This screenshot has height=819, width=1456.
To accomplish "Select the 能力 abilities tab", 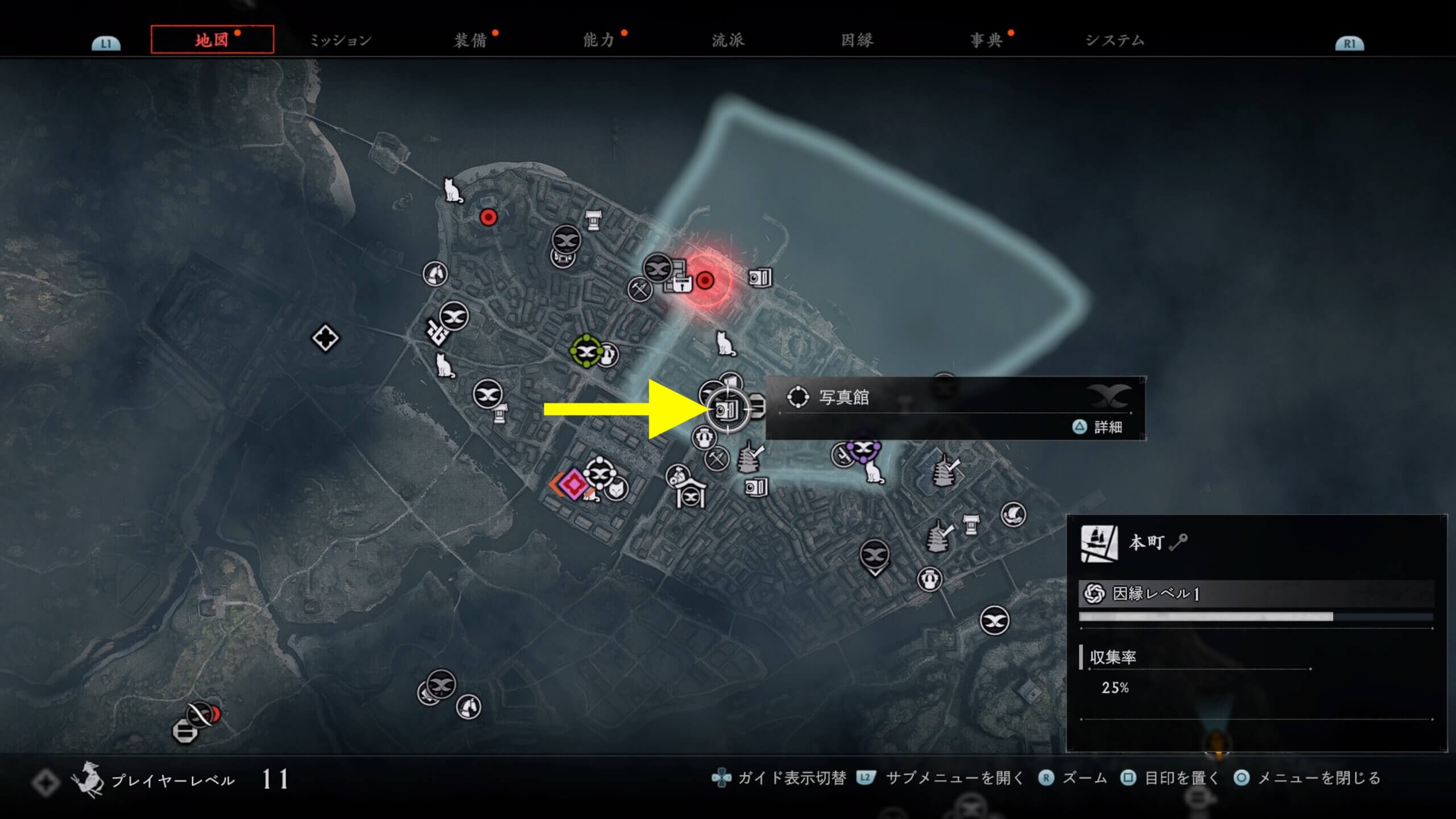I will [599, 40].
